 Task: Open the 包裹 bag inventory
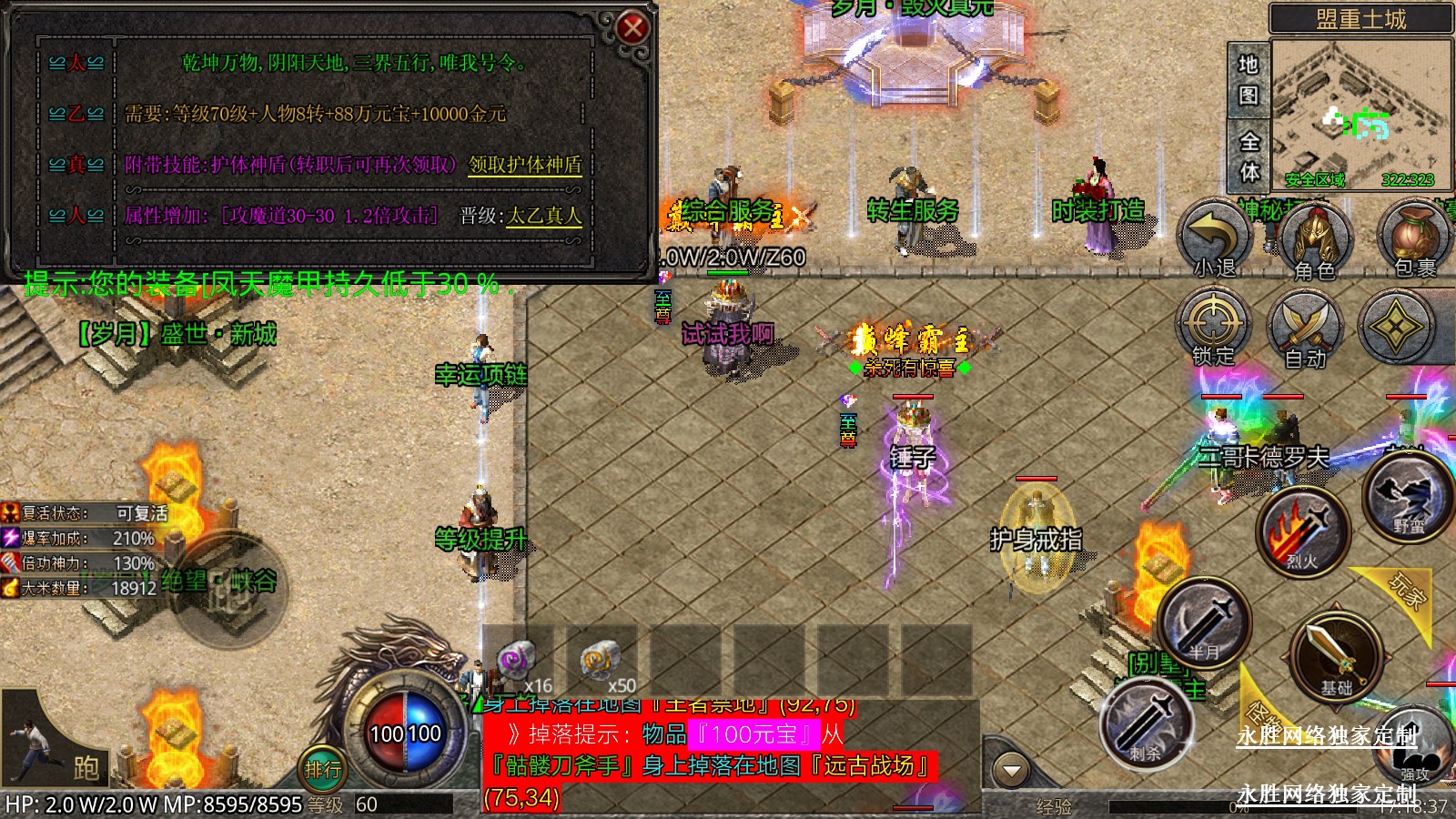coord(1414,238)
